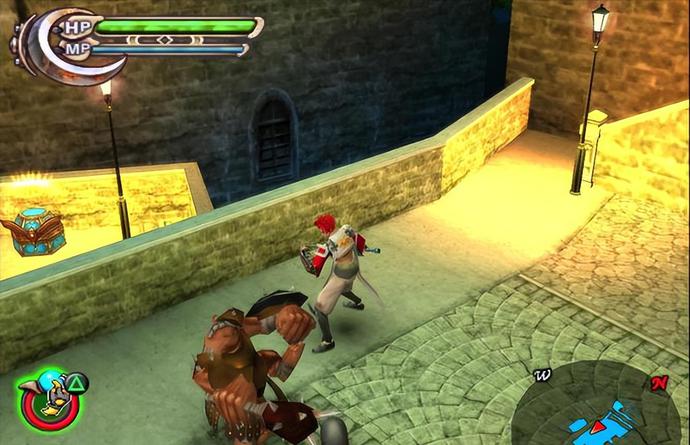Click the red N compass marker

pos(658,384)
